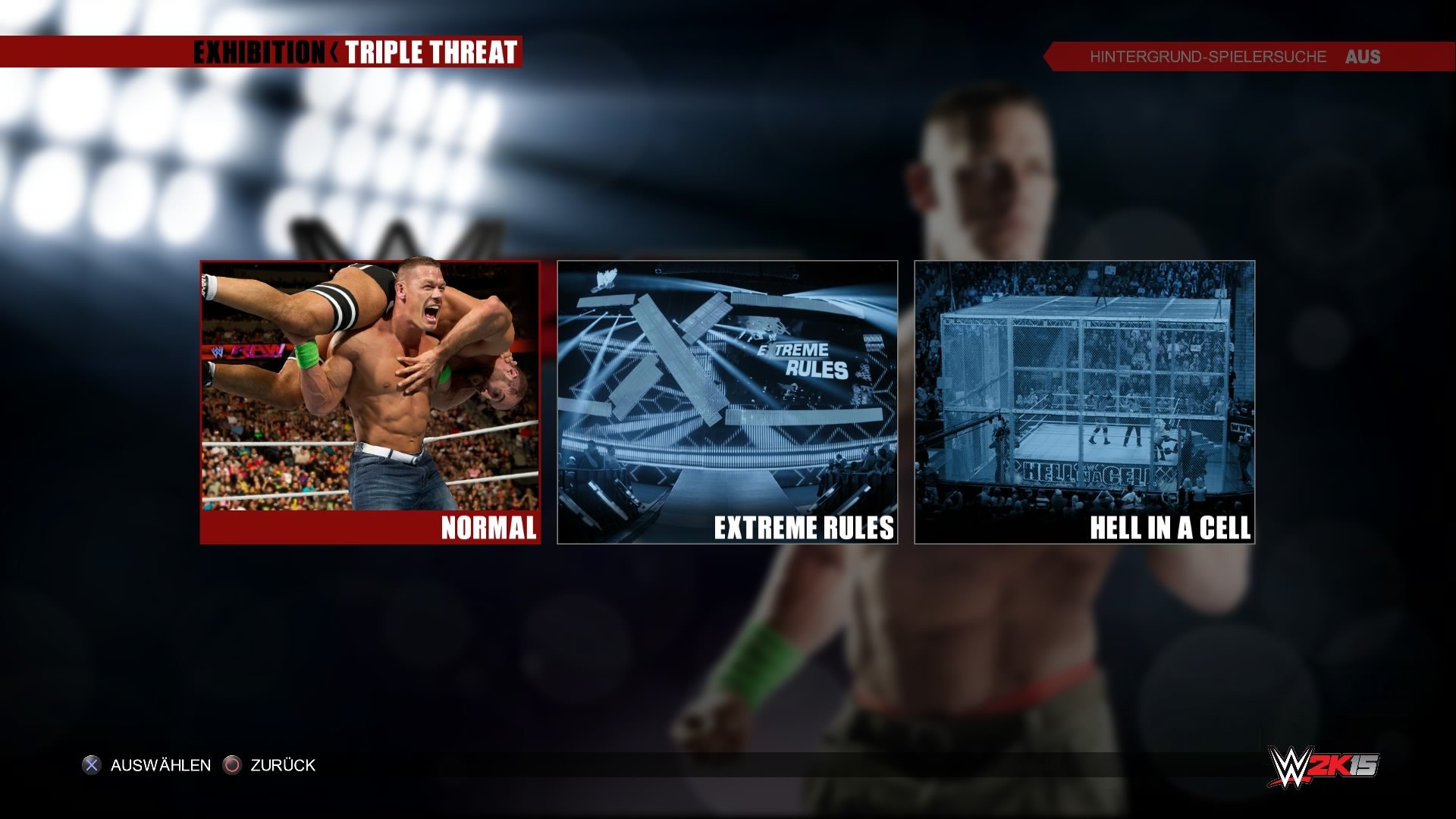Click Auswählen to confirm the highlighted match
Viewport: 1456px width, 819px height.
(x=160, y=765)
